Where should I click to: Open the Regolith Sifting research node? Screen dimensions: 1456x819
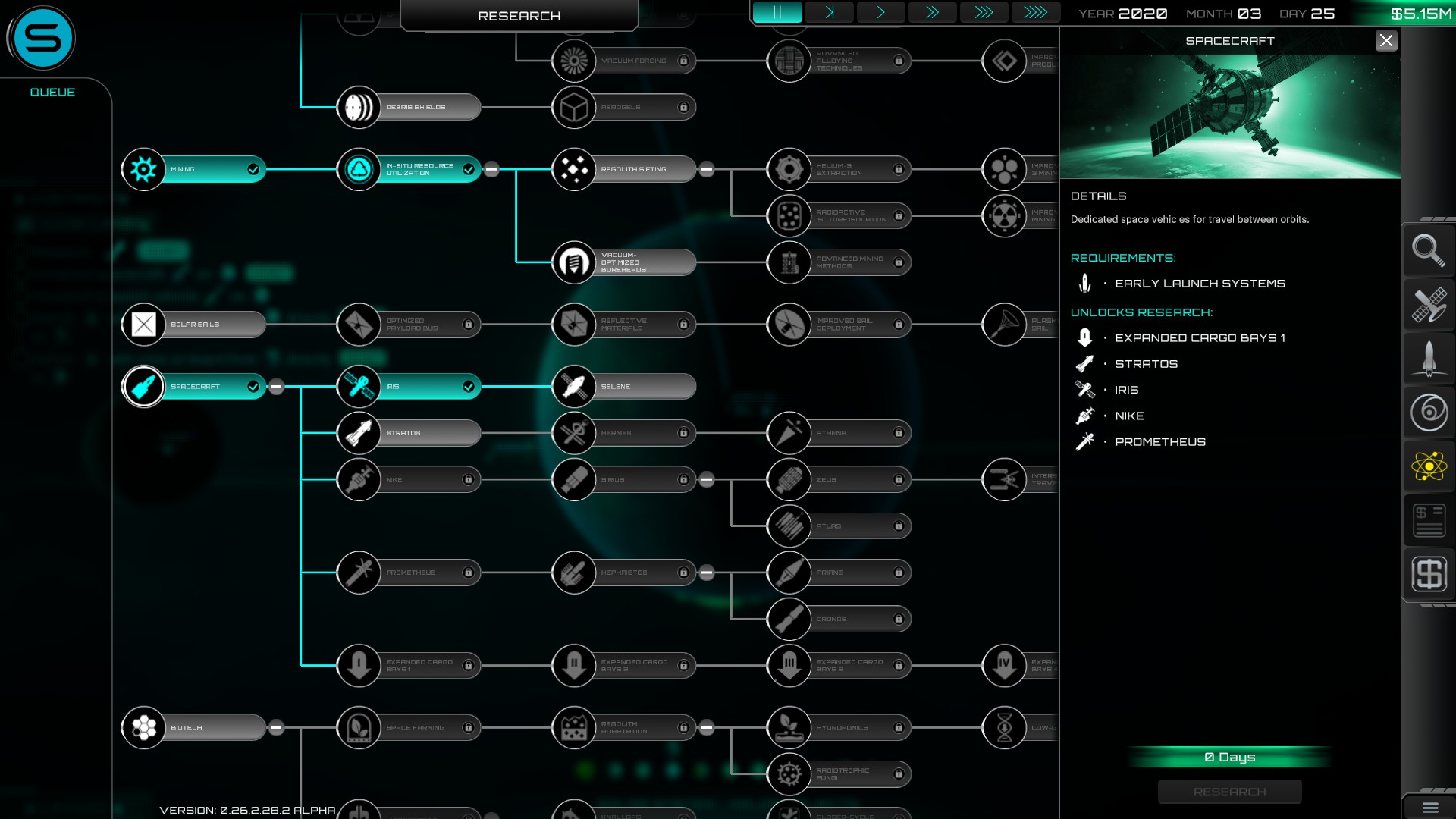624,169
